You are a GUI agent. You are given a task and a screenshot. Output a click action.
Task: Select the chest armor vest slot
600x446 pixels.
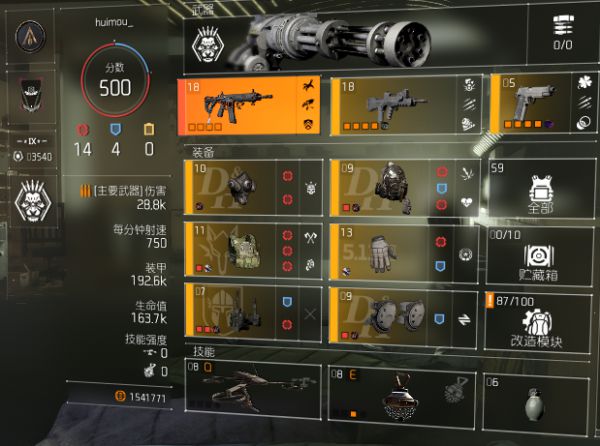251,249
